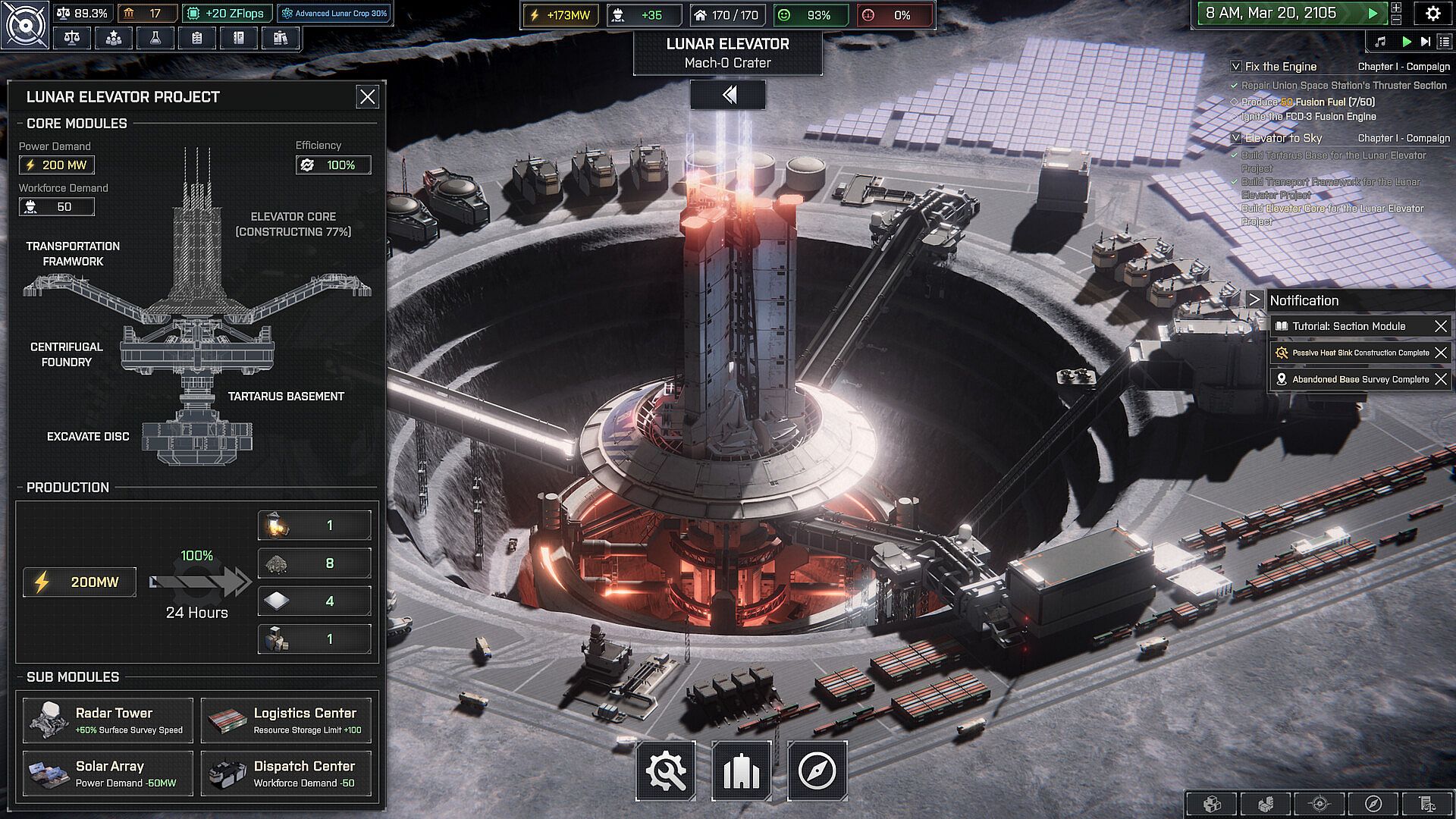Click the double-arrow back button under Lunar Elevator

pyautogui.click(x=728, y=95)
